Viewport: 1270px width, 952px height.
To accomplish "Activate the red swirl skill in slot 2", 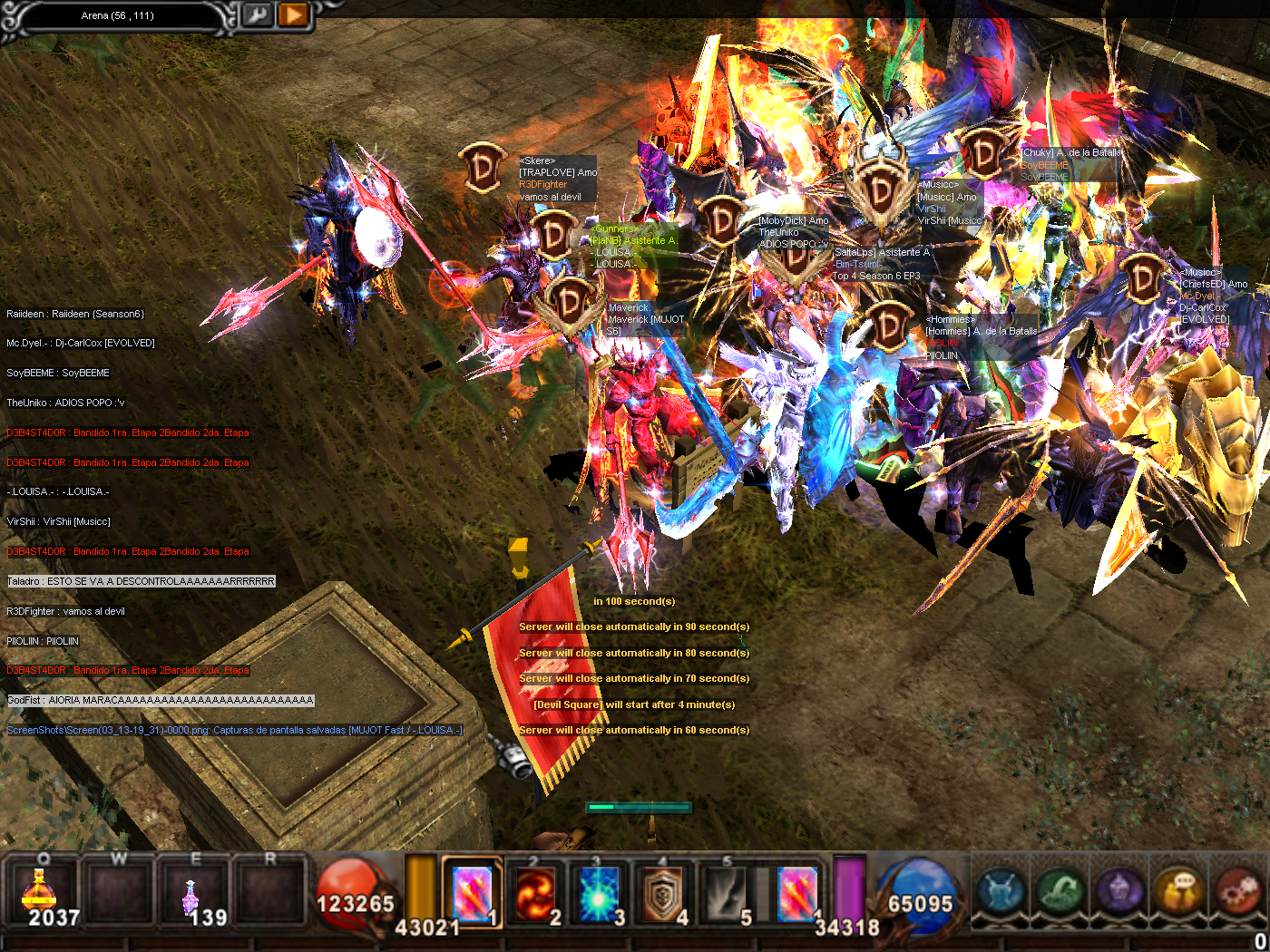I will (x=535, y=894).
